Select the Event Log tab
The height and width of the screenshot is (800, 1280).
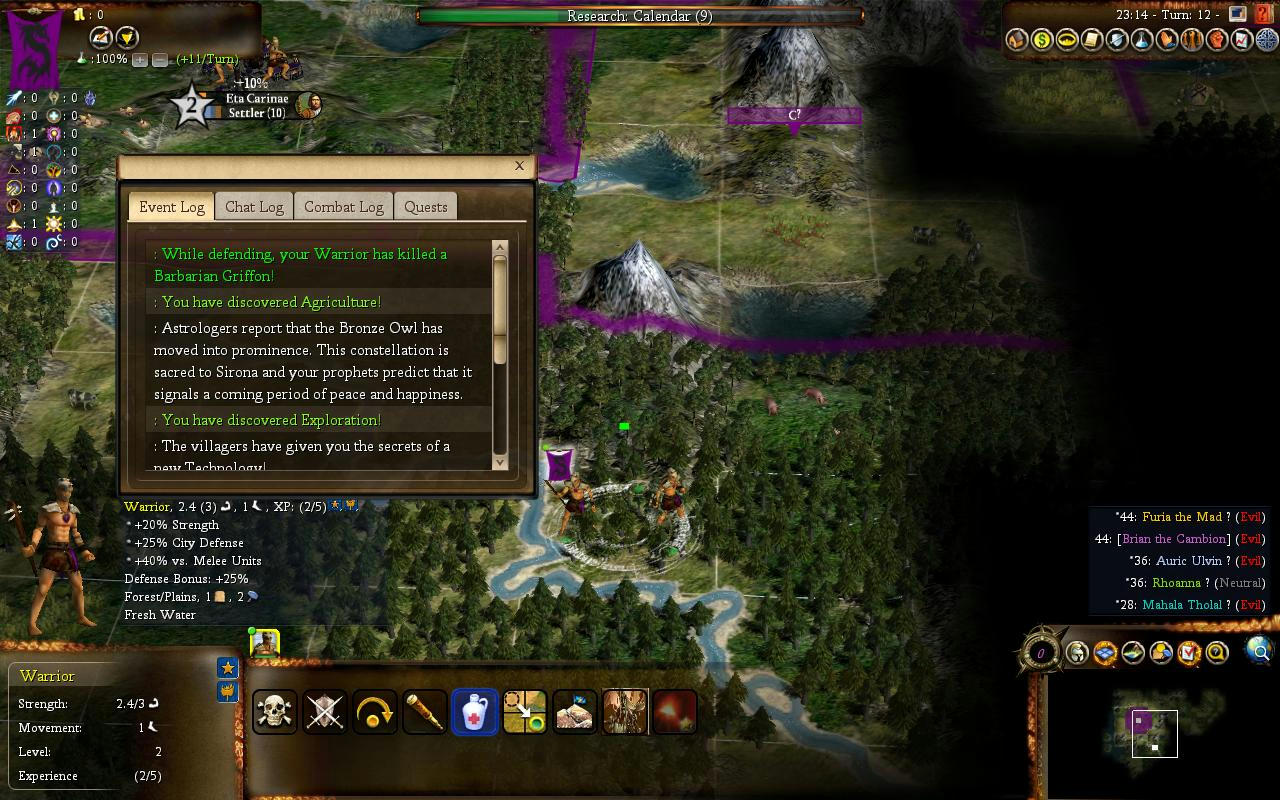171,207
